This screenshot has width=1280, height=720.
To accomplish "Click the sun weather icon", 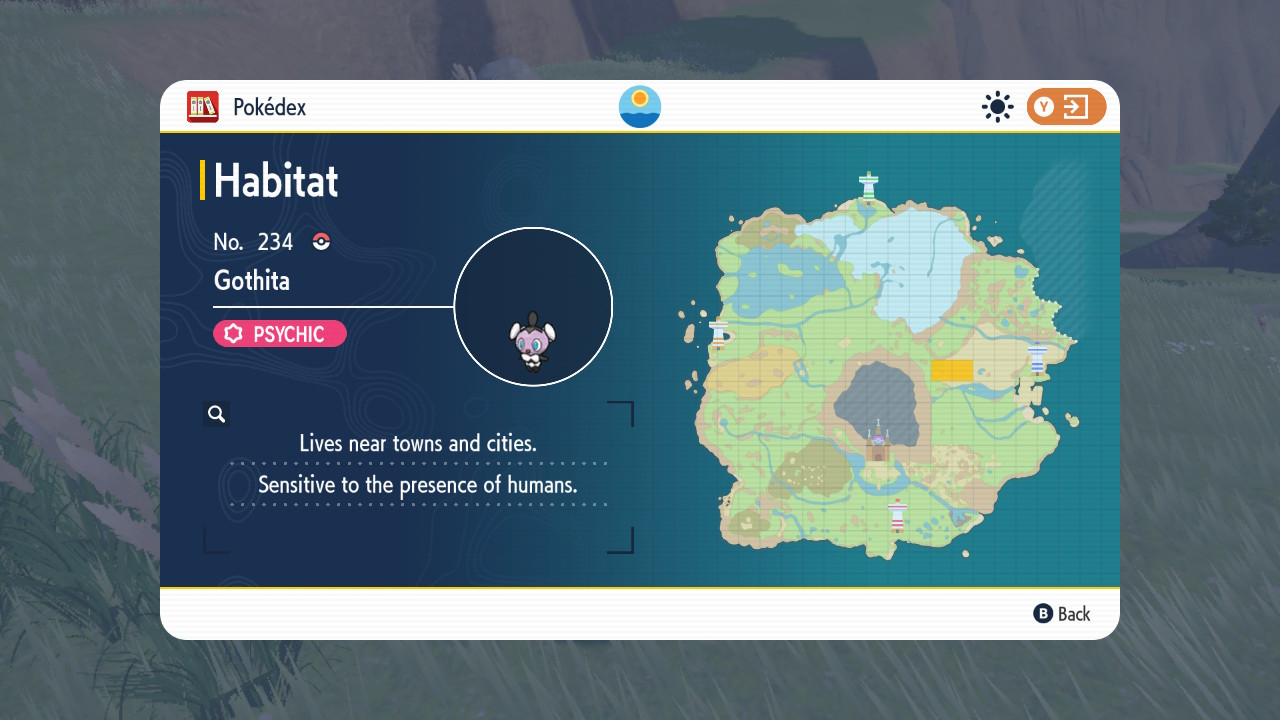I will coord(997,107).
